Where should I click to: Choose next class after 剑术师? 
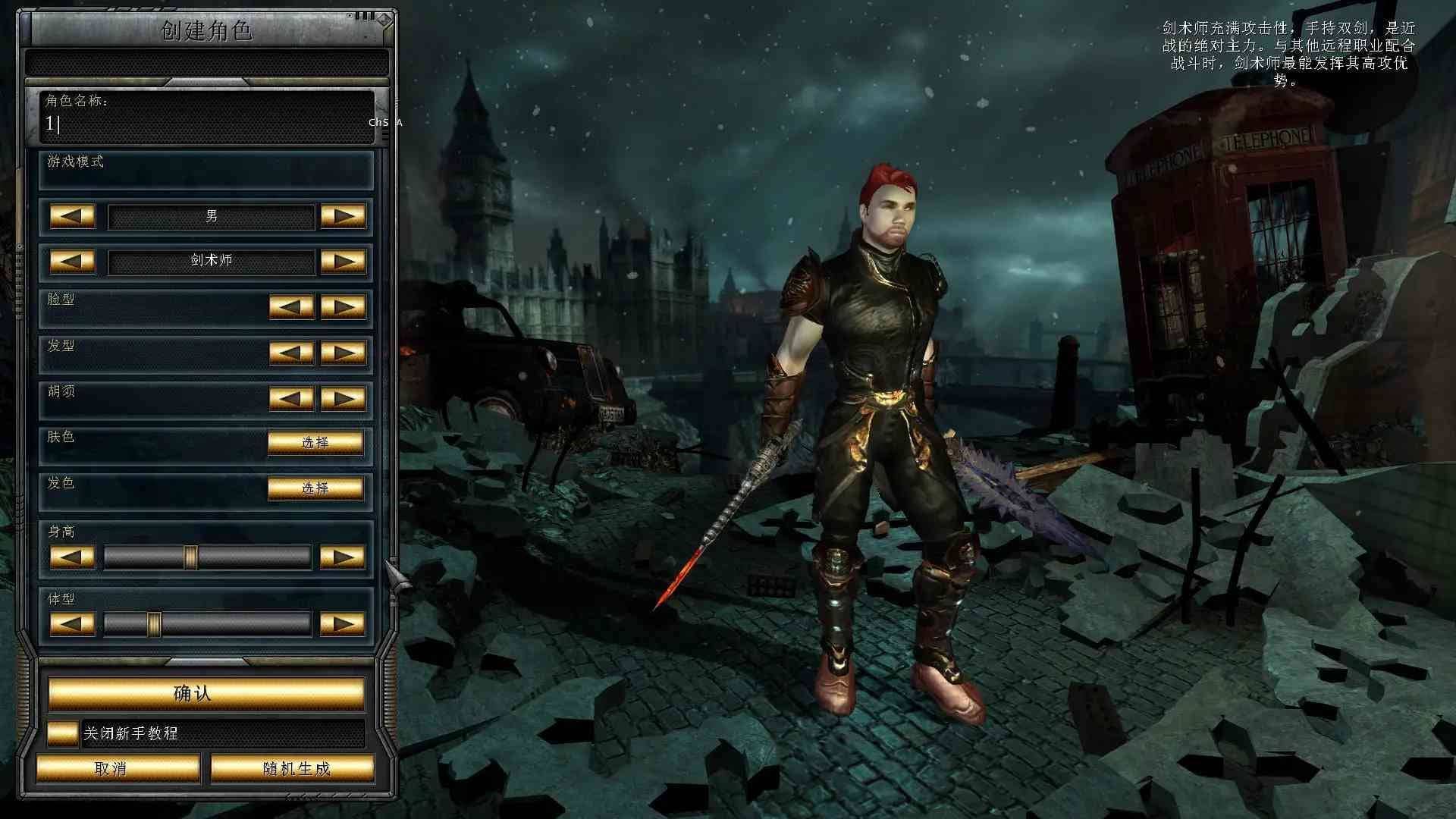click(x=343, y=262)
